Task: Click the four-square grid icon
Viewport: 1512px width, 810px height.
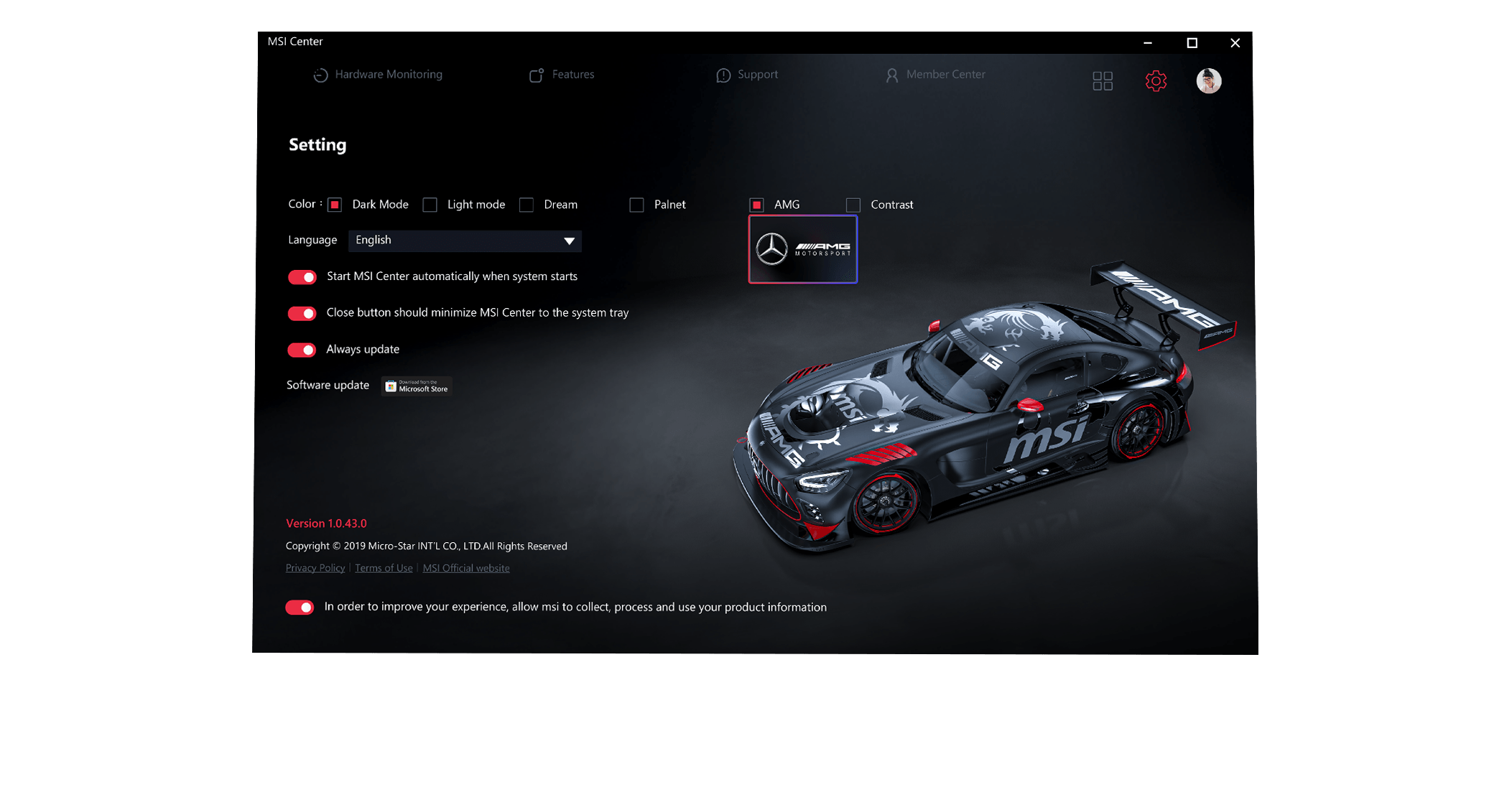Action: 1103,81
